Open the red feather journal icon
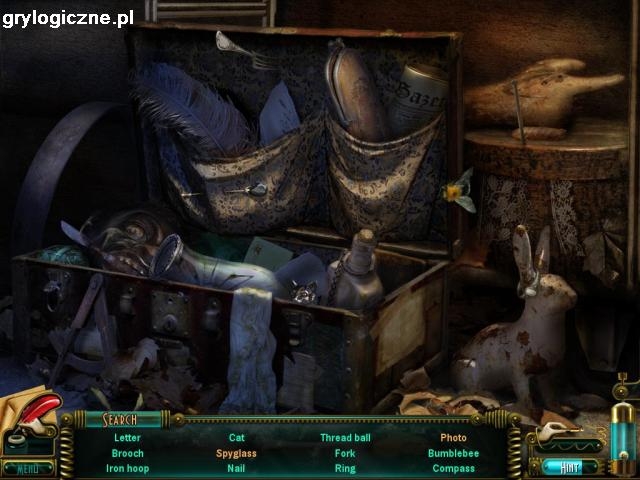 pyautogui.click(x=28, y=420)
